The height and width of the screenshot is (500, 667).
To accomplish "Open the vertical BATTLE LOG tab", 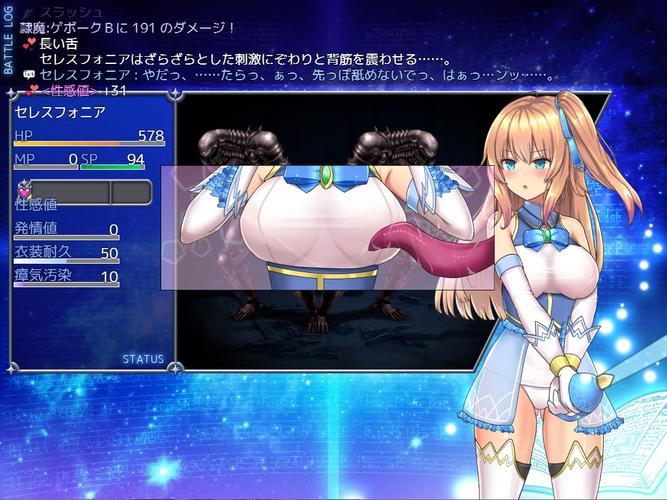I will pos(8,41).
